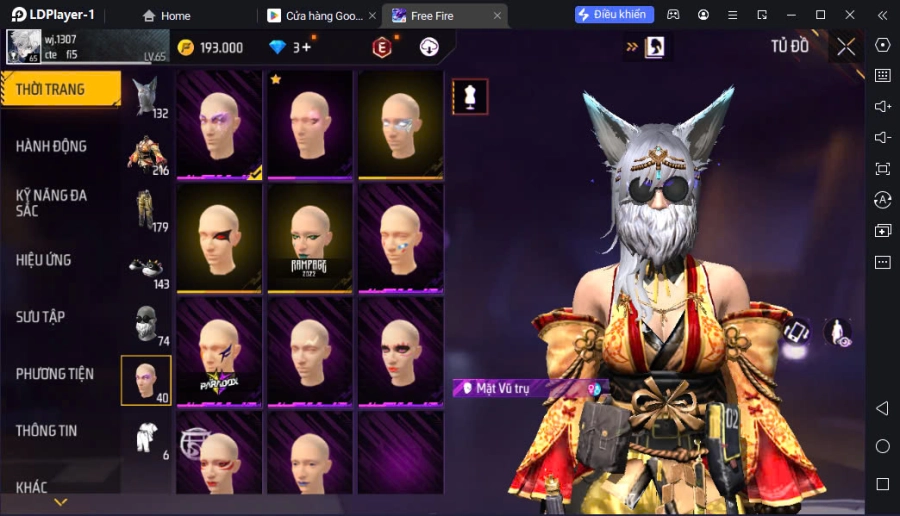Expand more categories with the down arrow
The width and height of the screenshot is (900, 516).
60,501
